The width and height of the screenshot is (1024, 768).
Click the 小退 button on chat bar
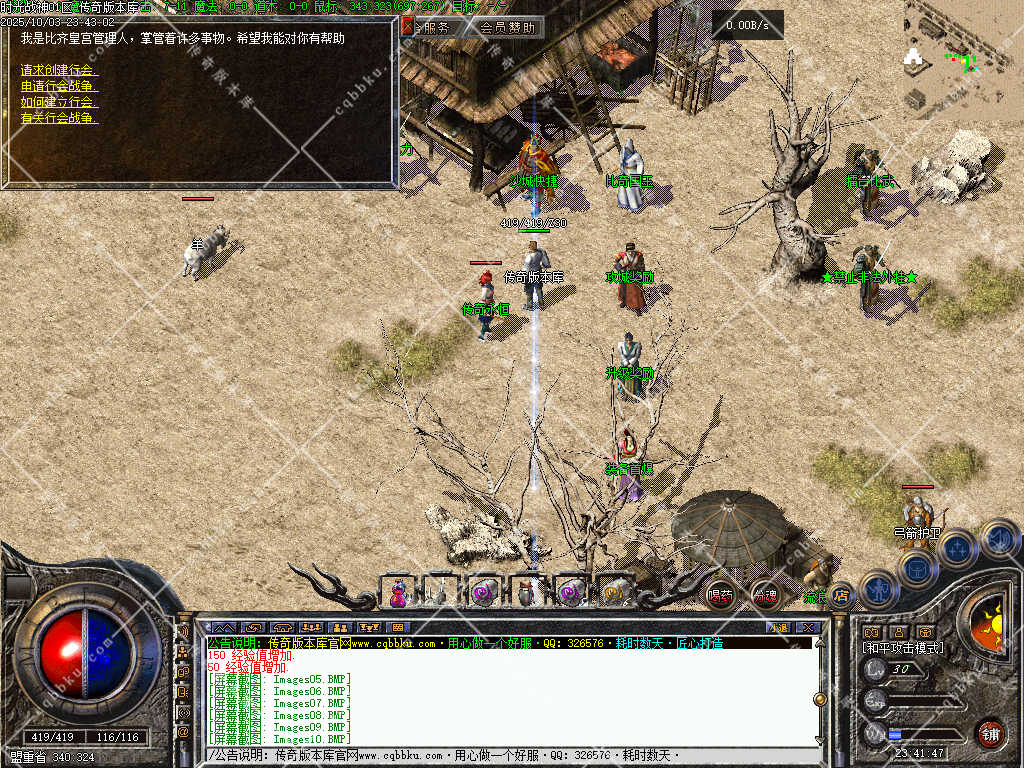click(777, 627)
